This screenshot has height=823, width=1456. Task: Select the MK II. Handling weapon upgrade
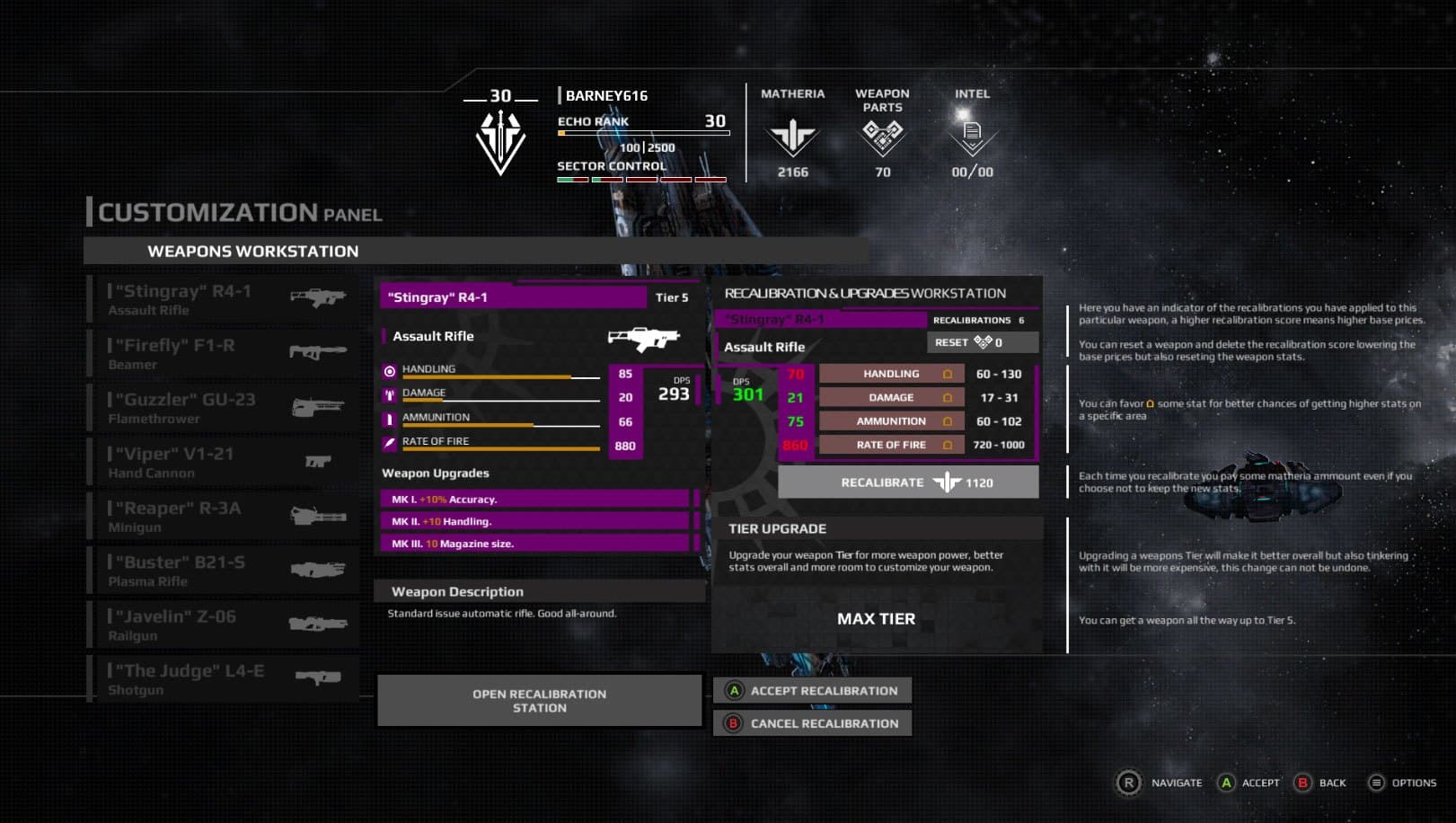pos(535,521)
